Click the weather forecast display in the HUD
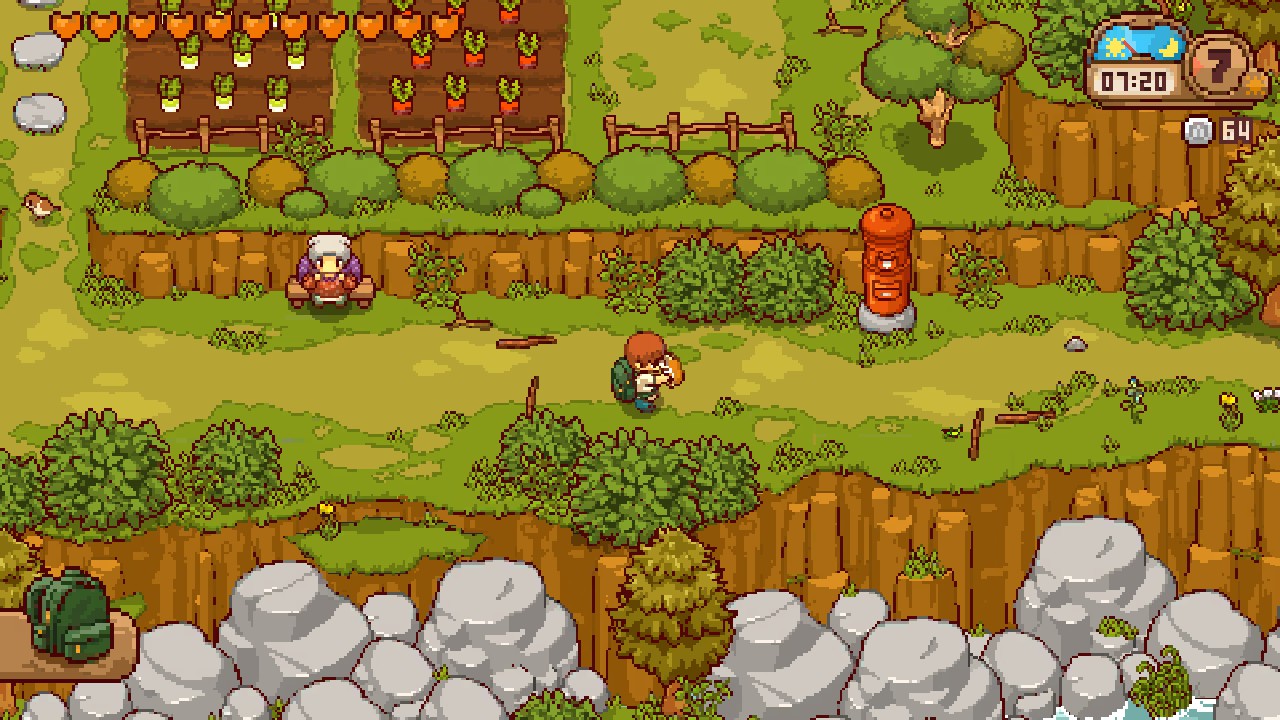1280x720 pixels. (x=1141, y=44)
